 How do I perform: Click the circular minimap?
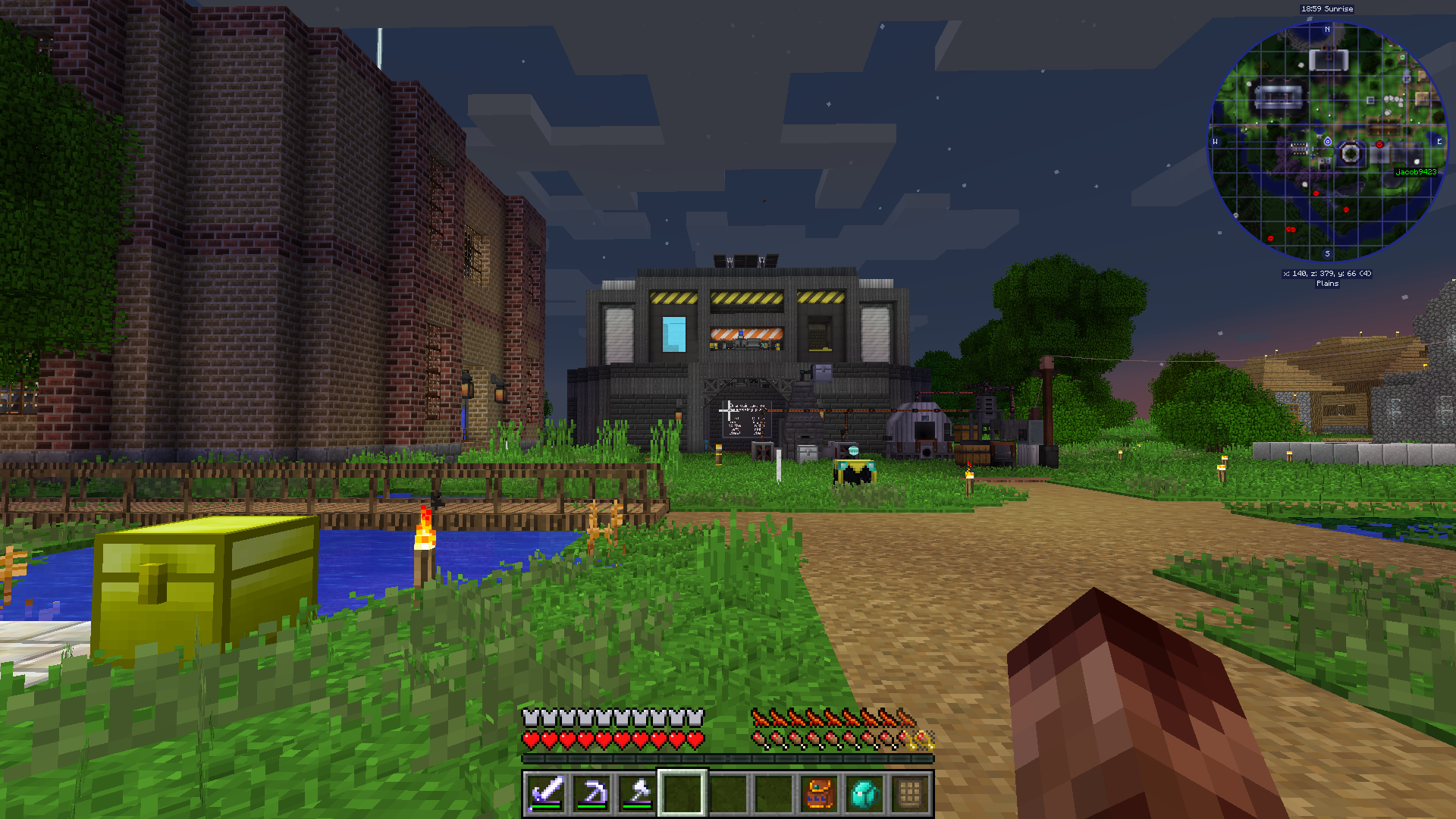click(x=1327, y=142)
